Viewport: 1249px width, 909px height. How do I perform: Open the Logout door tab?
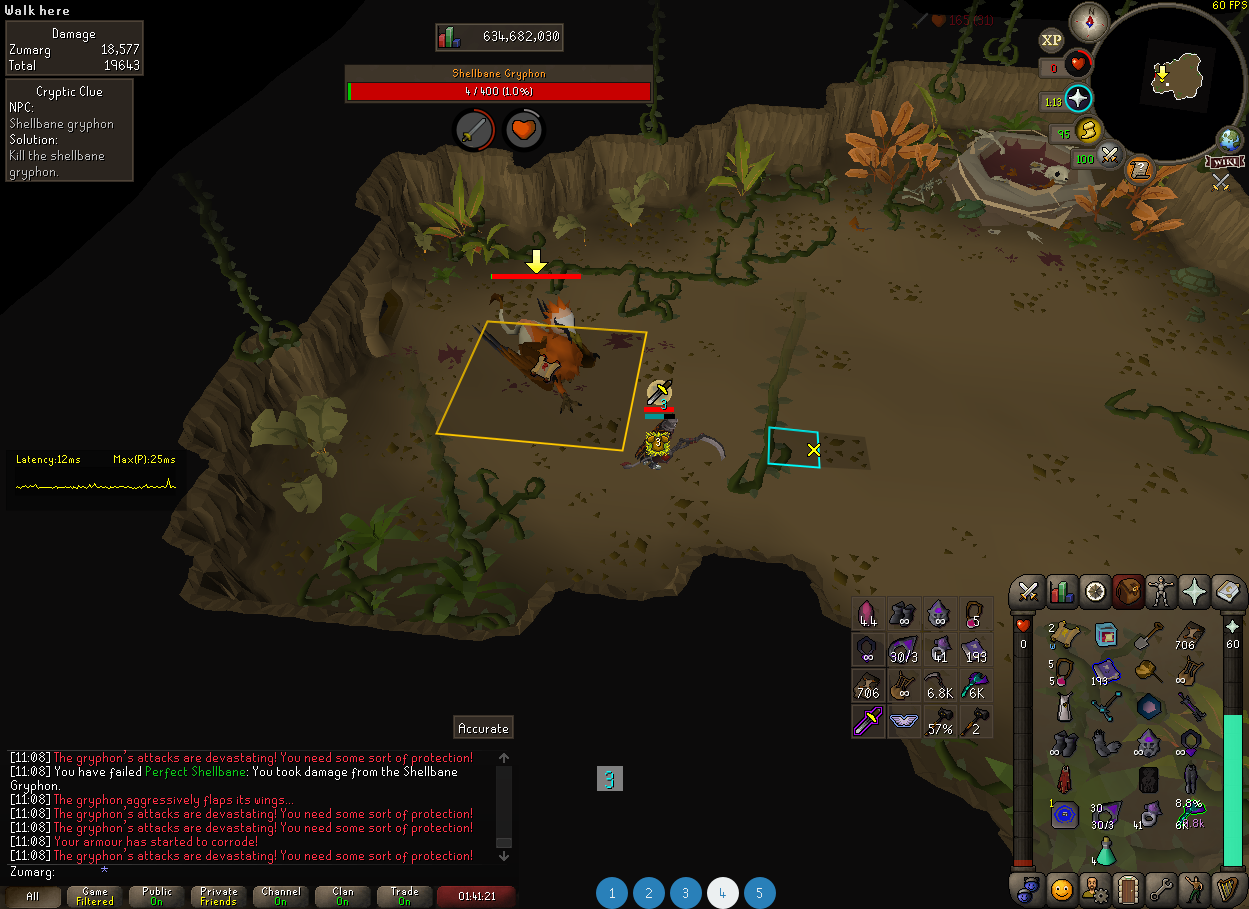[x=1127, y=886]
